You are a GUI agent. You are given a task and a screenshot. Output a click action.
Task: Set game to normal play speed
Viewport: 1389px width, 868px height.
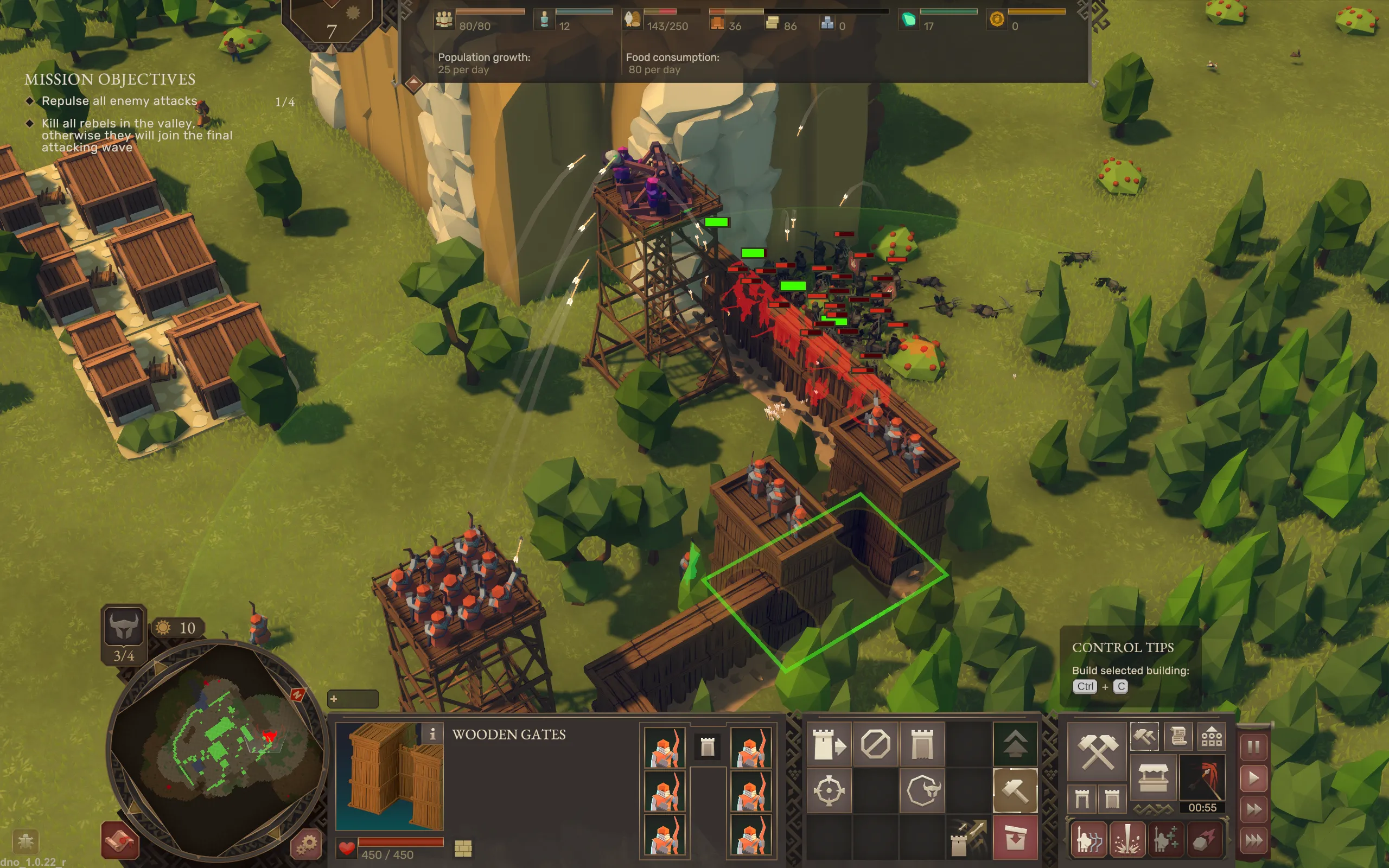(1253, 778)
